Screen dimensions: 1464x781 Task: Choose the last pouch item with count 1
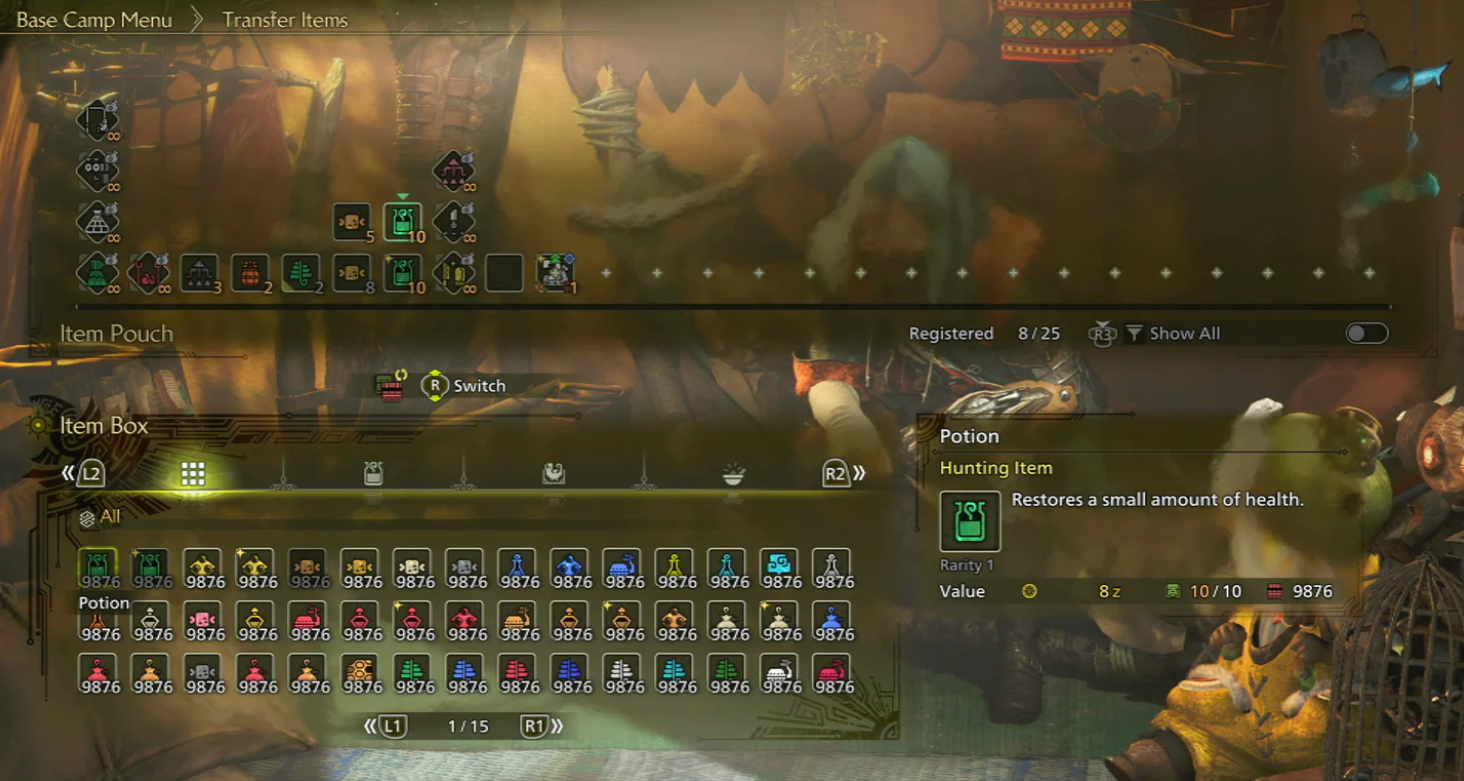pos(555,272)
